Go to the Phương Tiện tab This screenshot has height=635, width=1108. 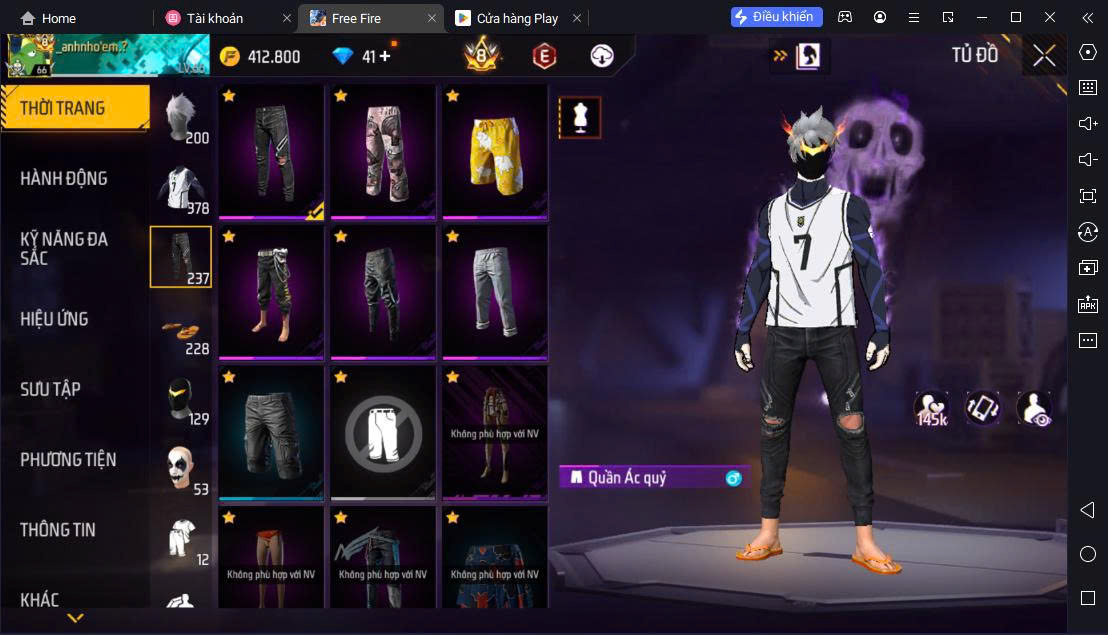pyautogui.click(x=68, y=460)
